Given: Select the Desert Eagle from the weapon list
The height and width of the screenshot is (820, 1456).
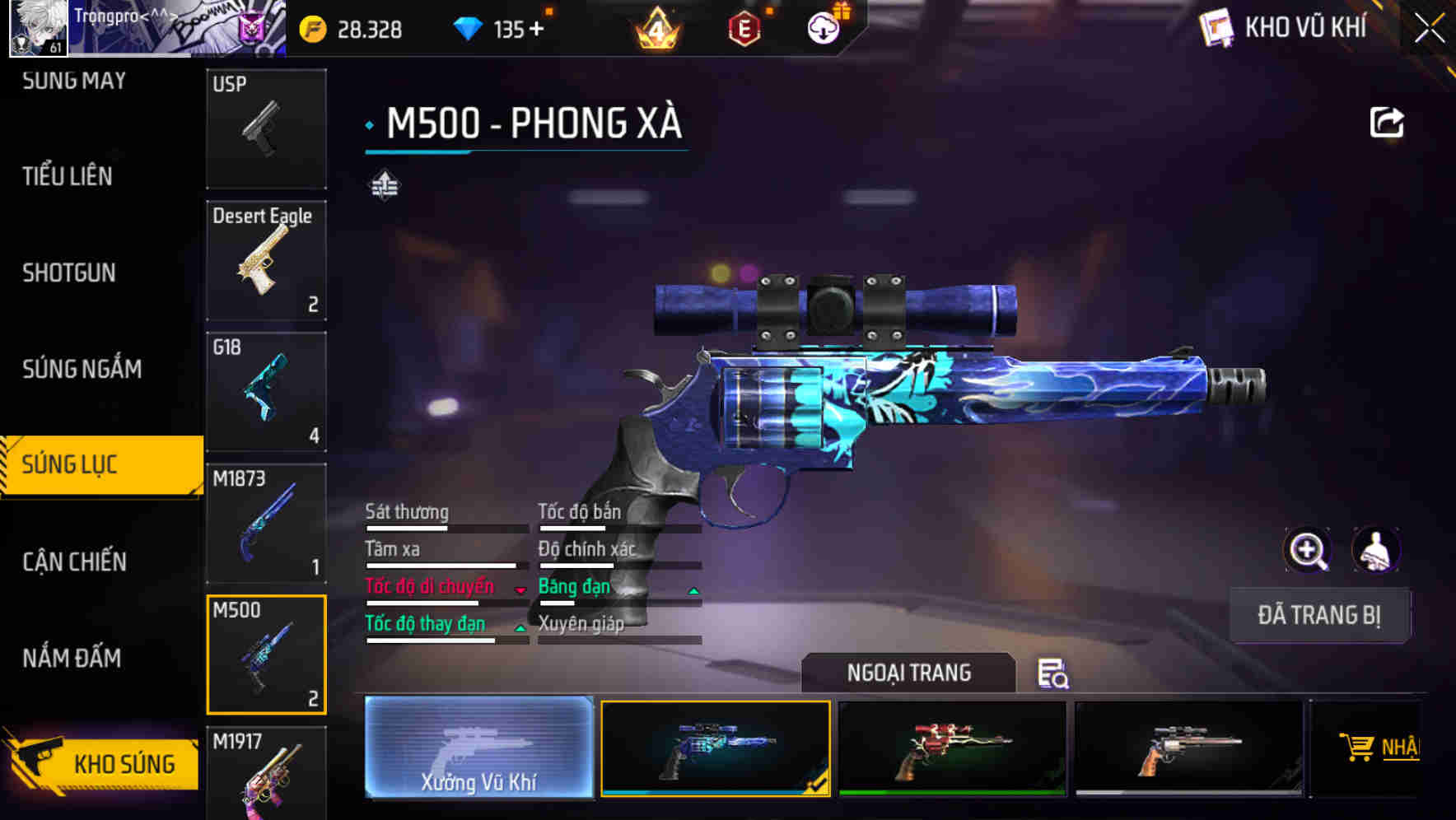Looking at the screenshot, I should pyautogui.click(x=265, y=260).
